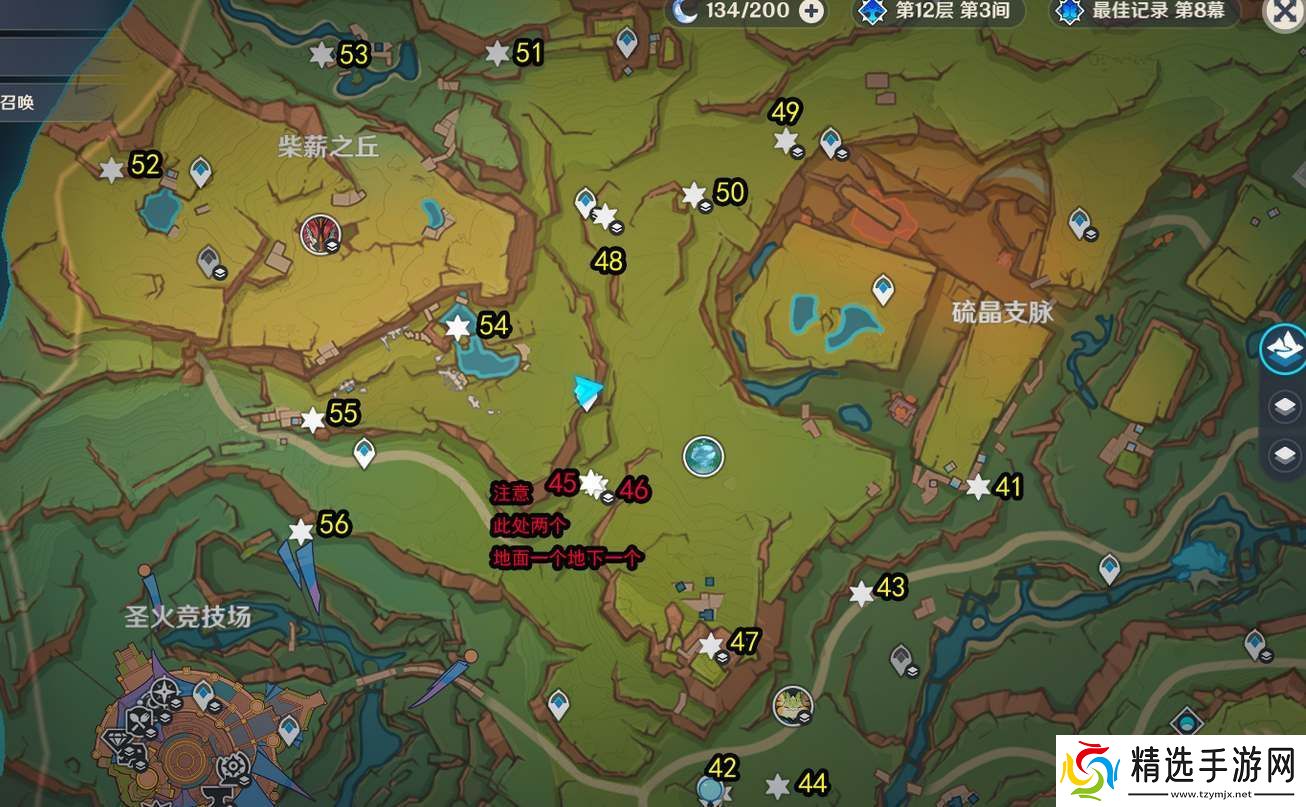The image size is (1306, 807).
Task: Select star marker 41 near 硫晶支脉
Action: tap(978, 487)
